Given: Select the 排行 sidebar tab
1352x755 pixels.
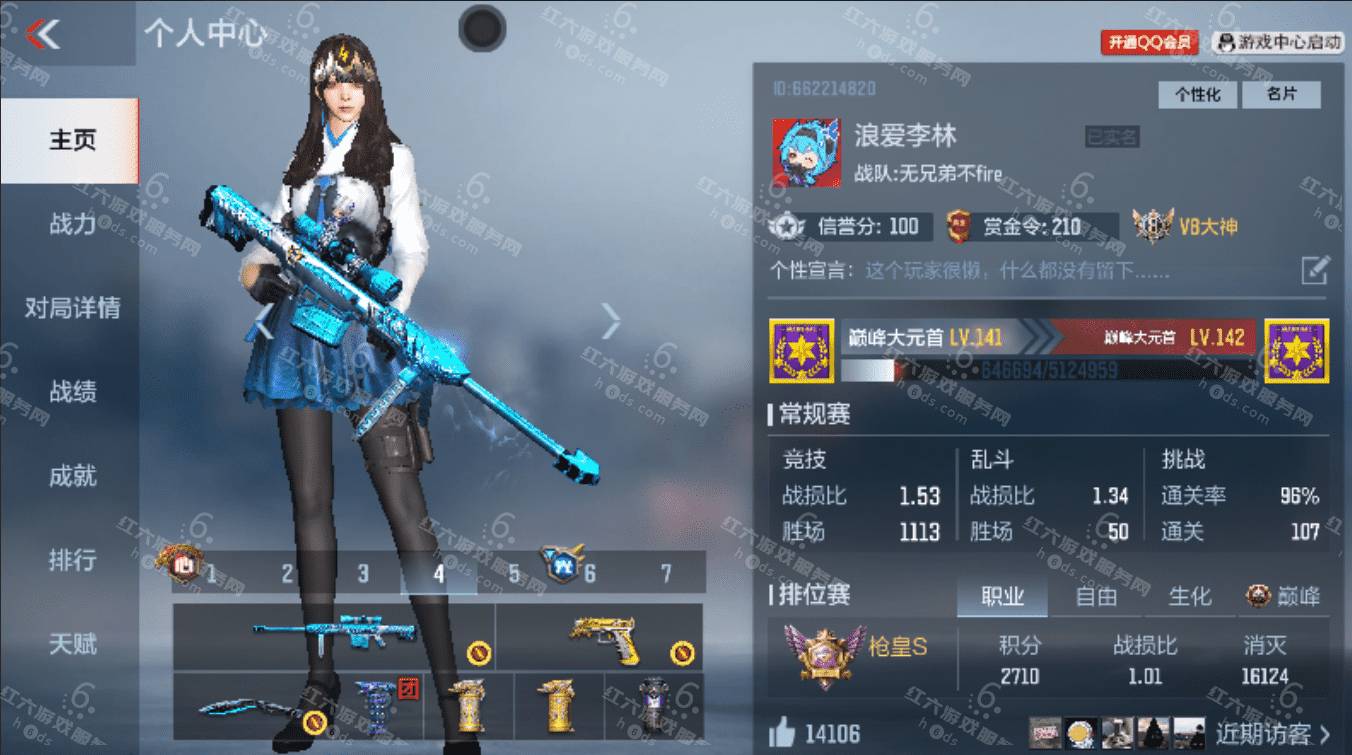Looking at the screenshot, I should tap(71, 560).
